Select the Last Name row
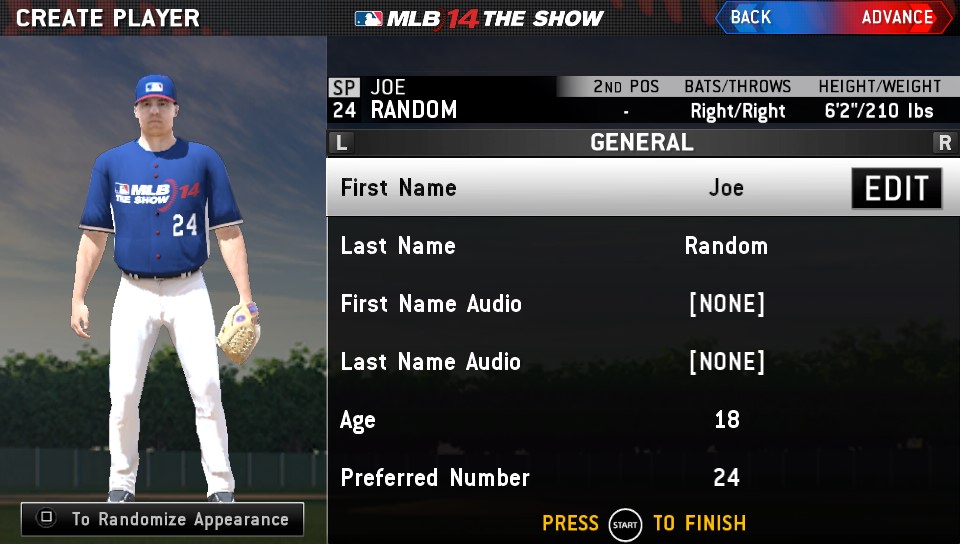This screenshot has width=960, height=544. 640,246
